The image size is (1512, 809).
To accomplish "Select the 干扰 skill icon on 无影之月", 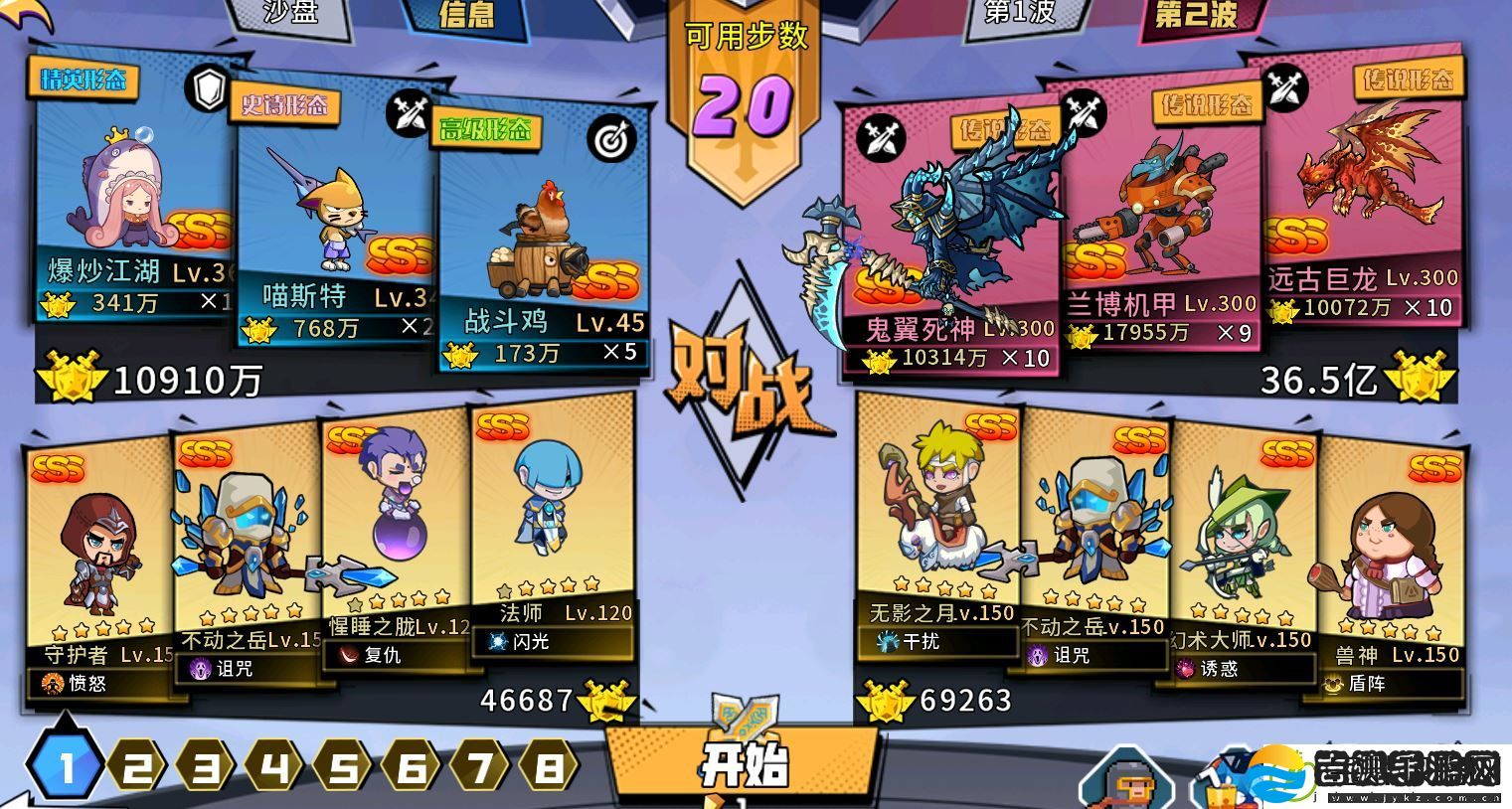I will point(888,643).
